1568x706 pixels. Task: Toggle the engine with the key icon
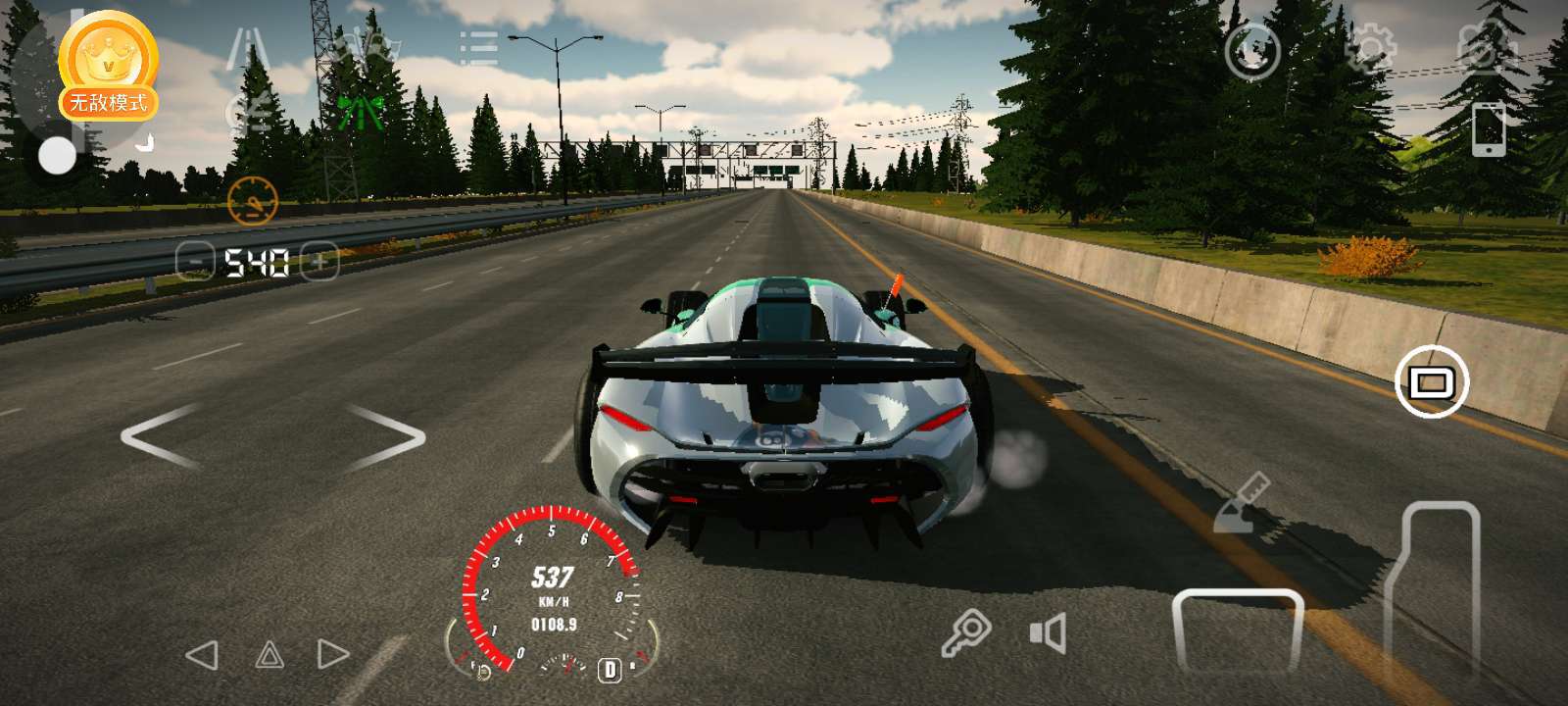pos(966,632)
